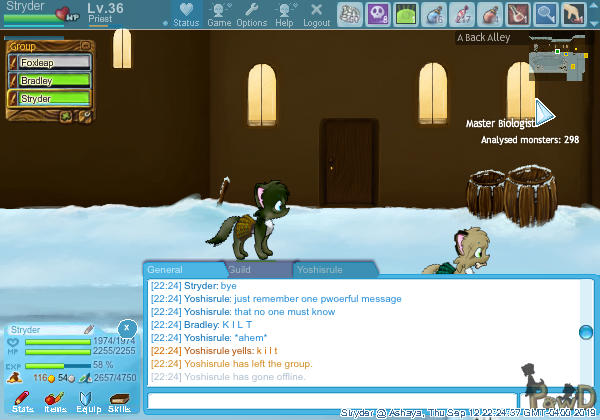Open the Skills book
The image size is (600, 420).
[x=119, y=403]
